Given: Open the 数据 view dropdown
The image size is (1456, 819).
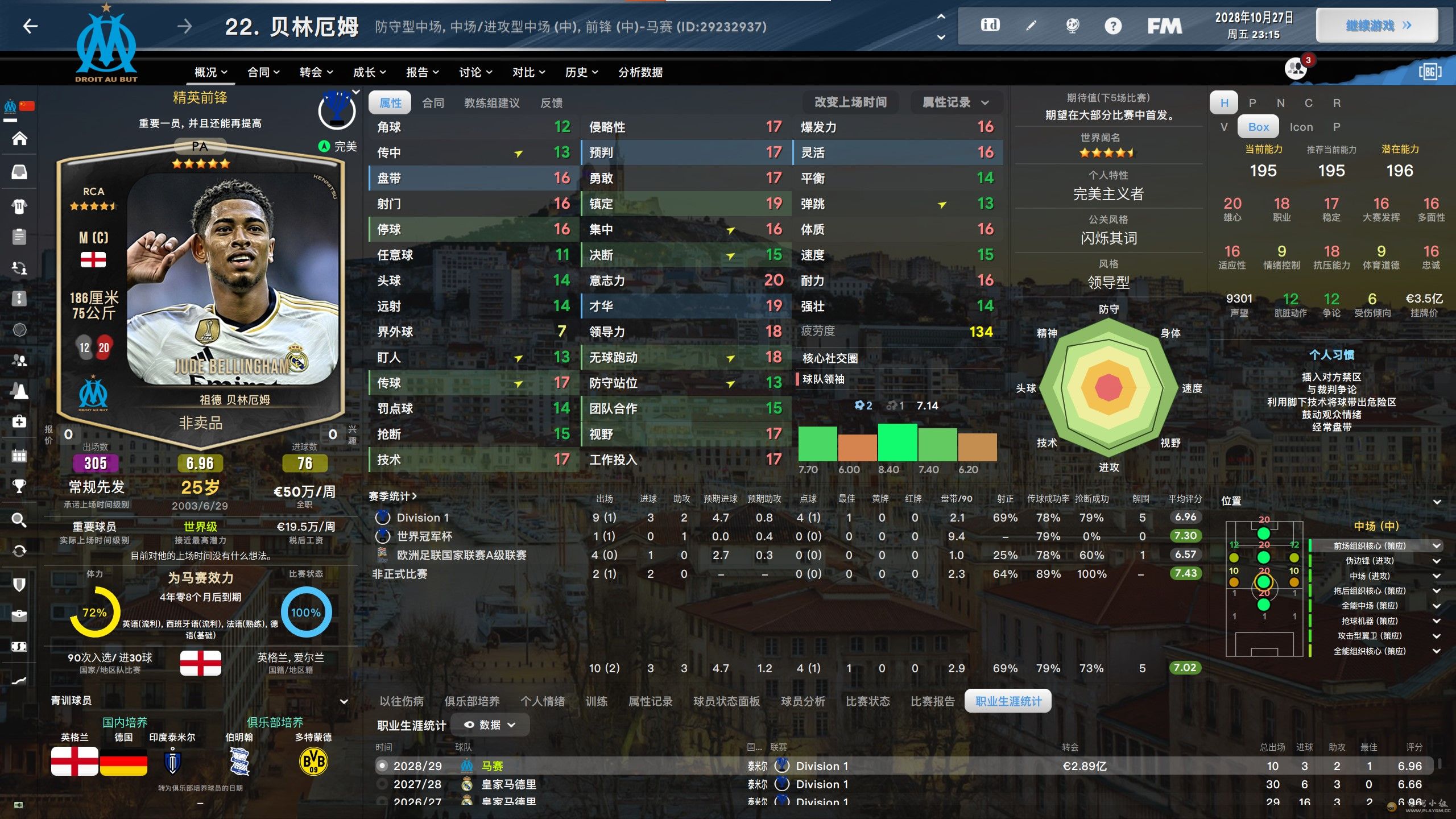Looking at the screenshot, I should coord(490,725).
